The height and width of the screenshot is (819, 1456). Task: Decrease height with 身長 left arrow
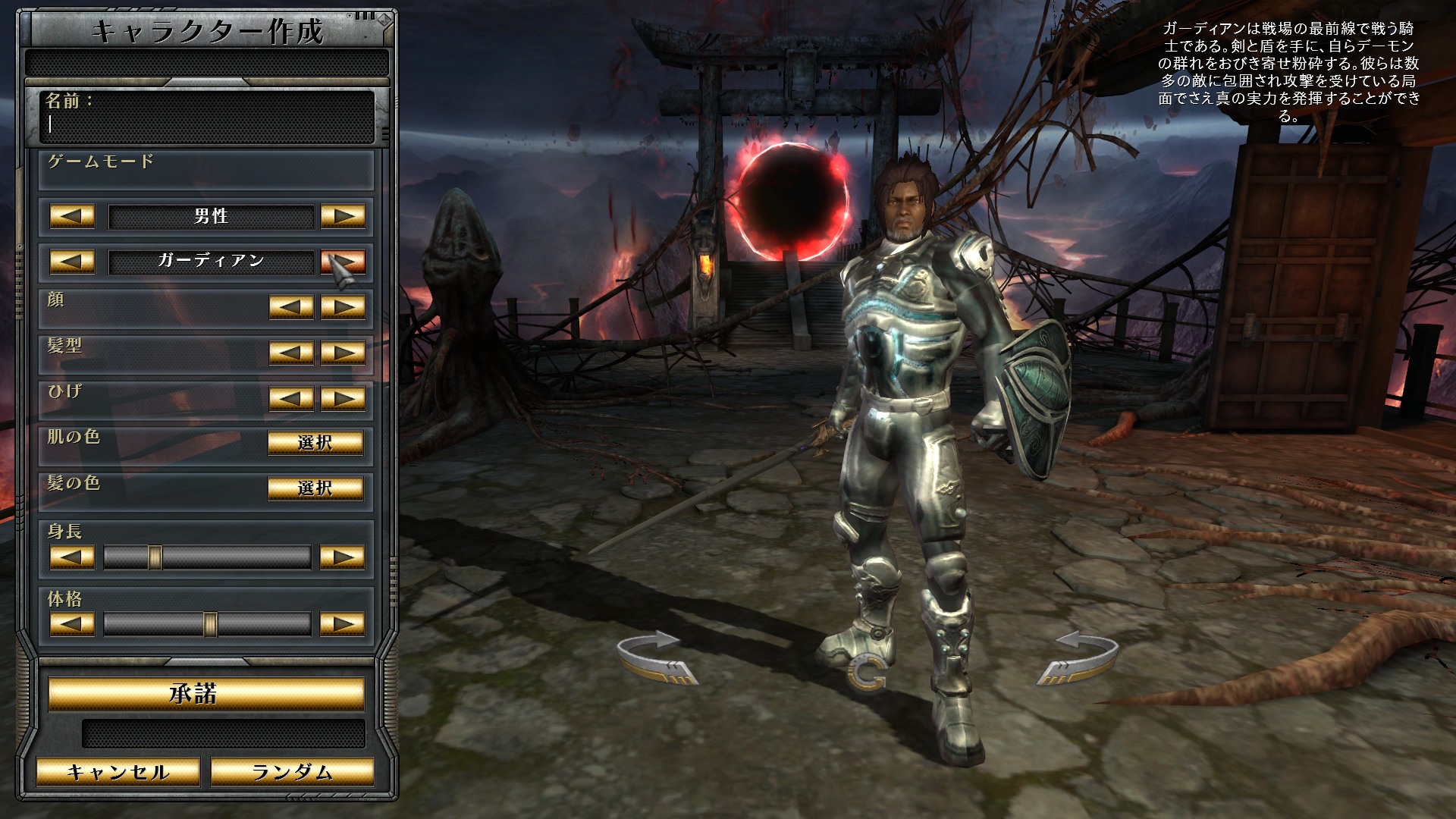pos(72,557)
